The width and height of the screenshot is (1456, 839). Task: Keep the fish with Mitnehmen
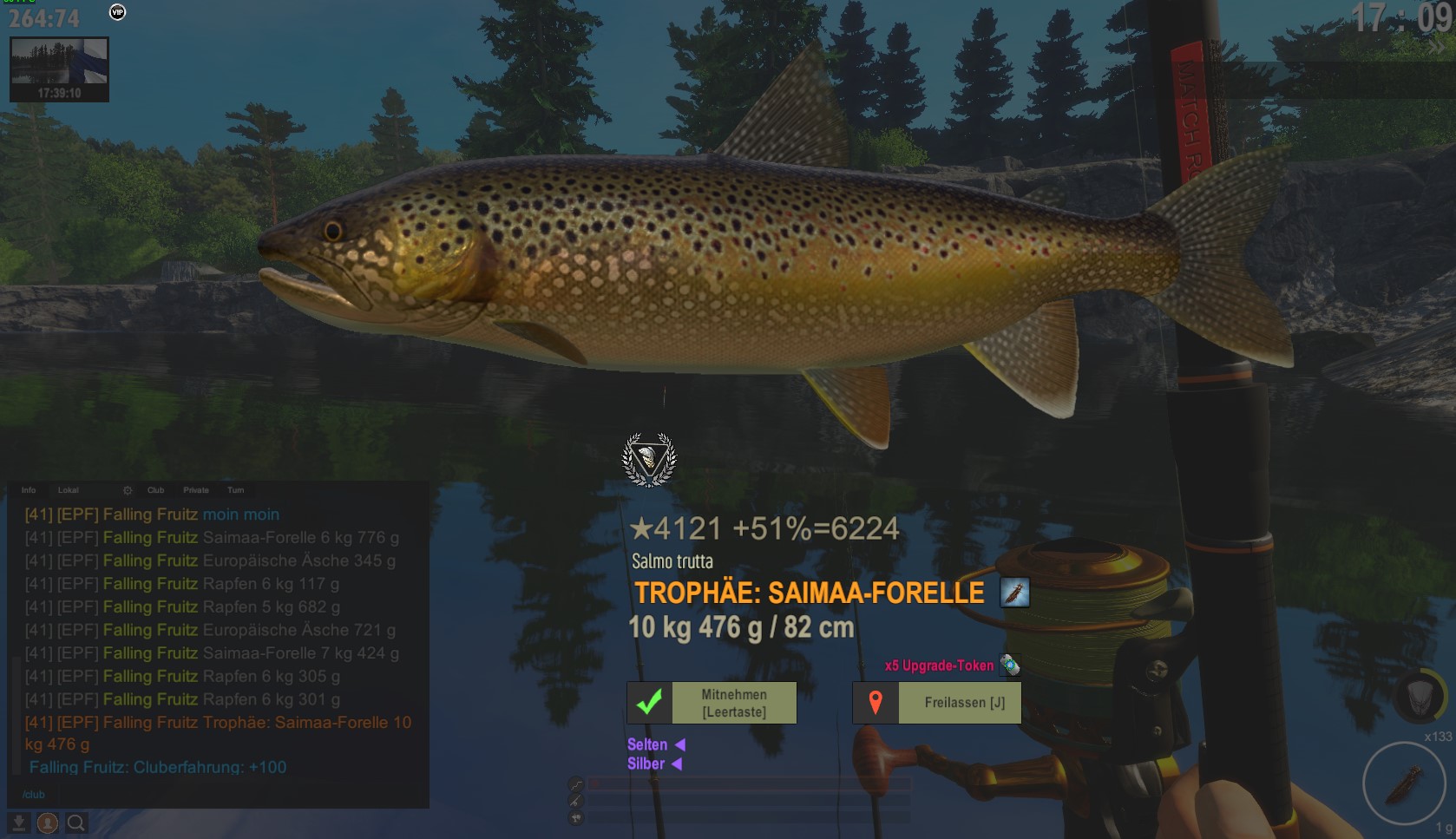click(x=712, y=703)
